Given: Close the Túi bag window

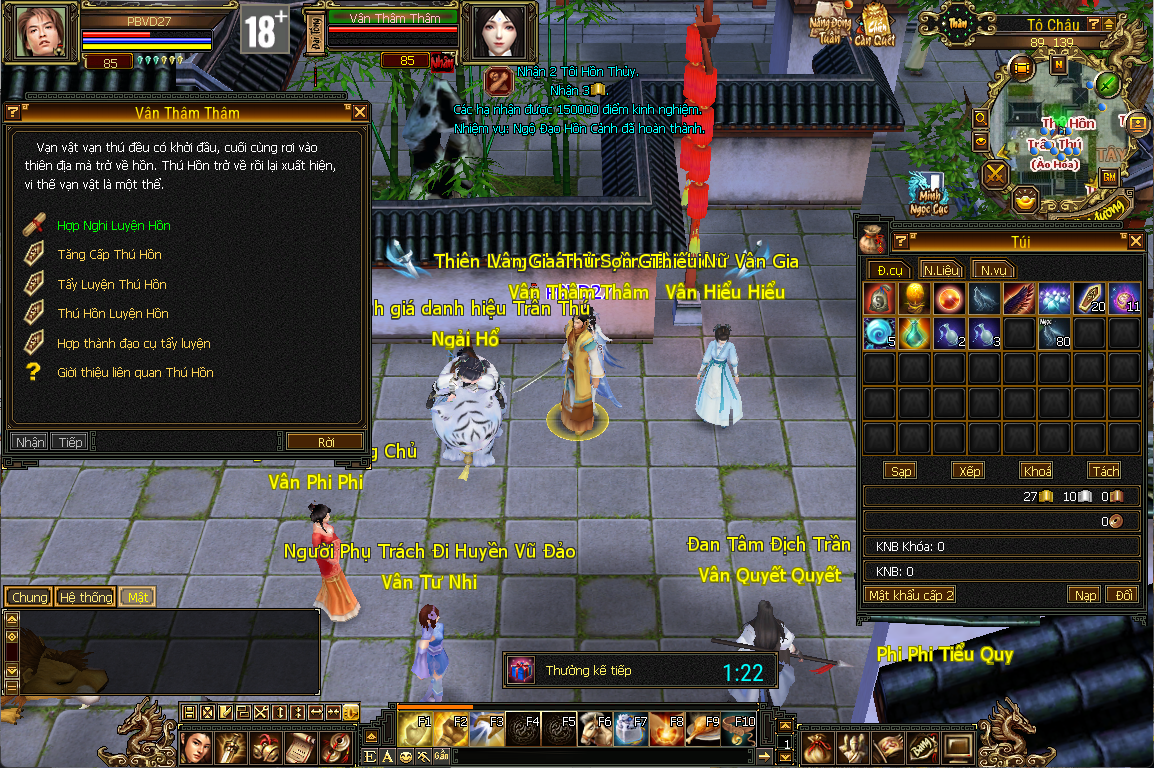Looking at the screenshot, I should pos(1135,241).
